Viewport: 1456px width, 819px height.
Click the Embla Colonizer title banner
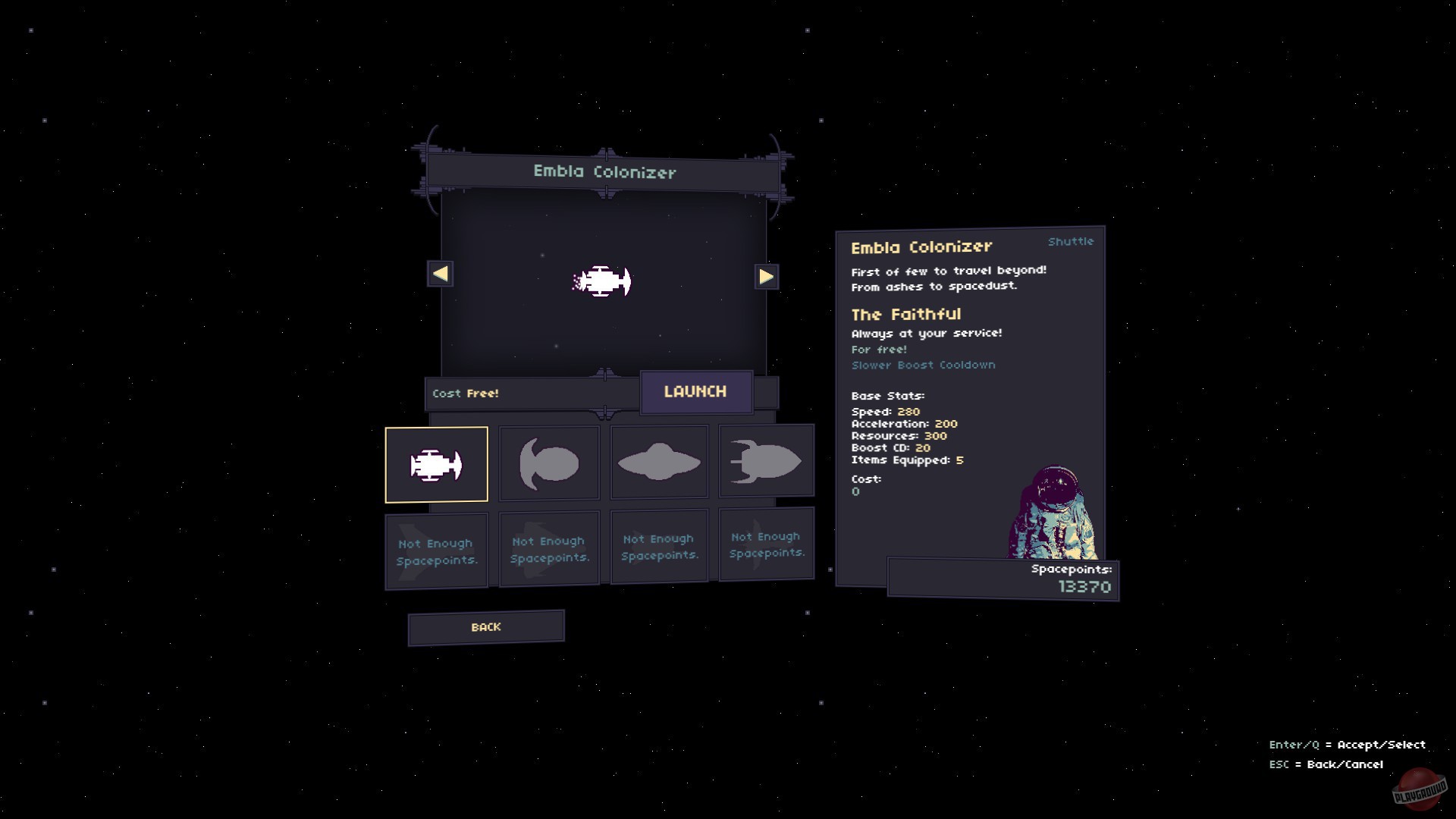(603, 172)
